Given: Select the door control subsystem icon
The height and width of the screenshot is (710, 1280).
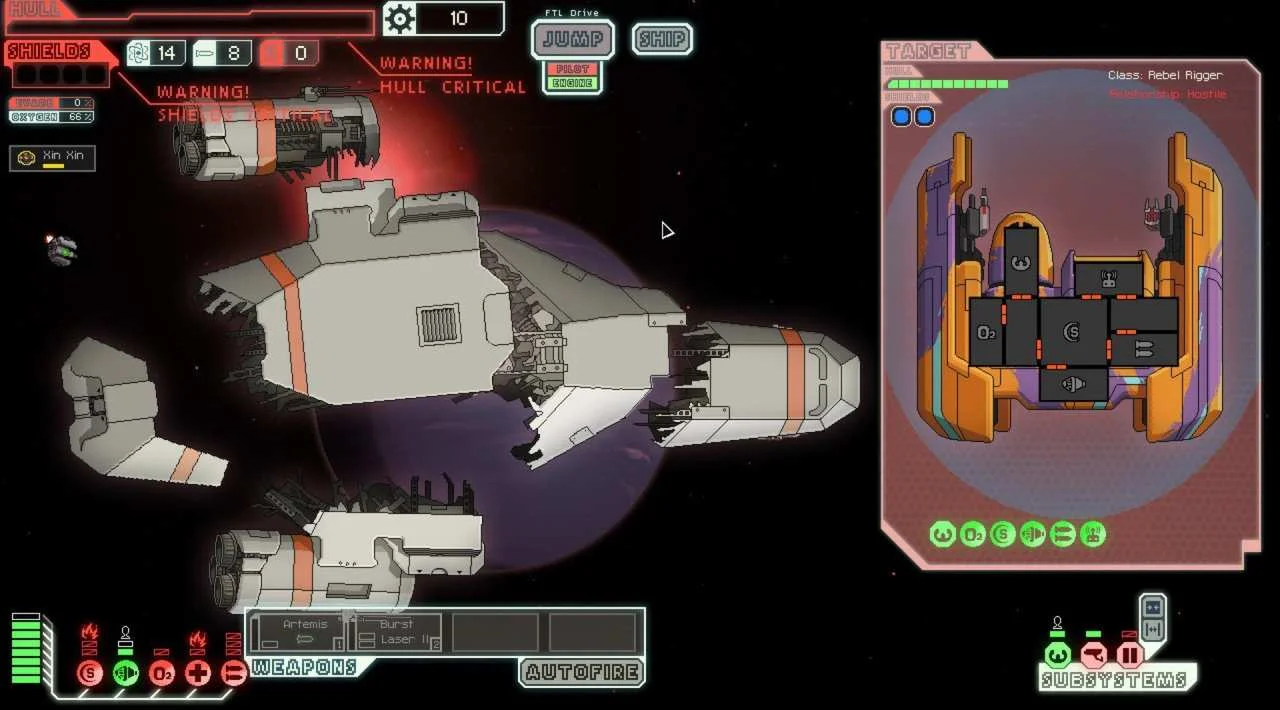Looking at the screenshot, I should (1129, 656).
